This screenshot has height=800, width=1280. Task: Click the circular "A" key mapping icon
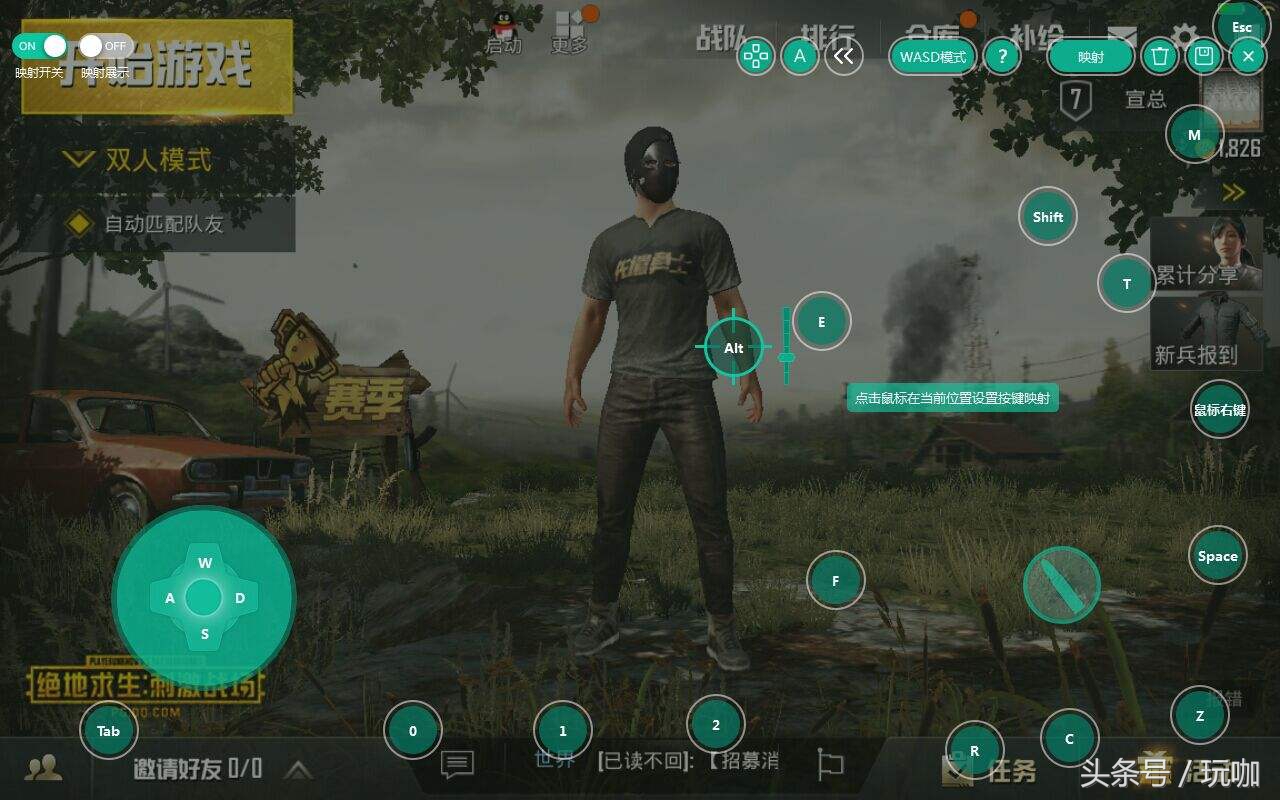click(799, 57)
